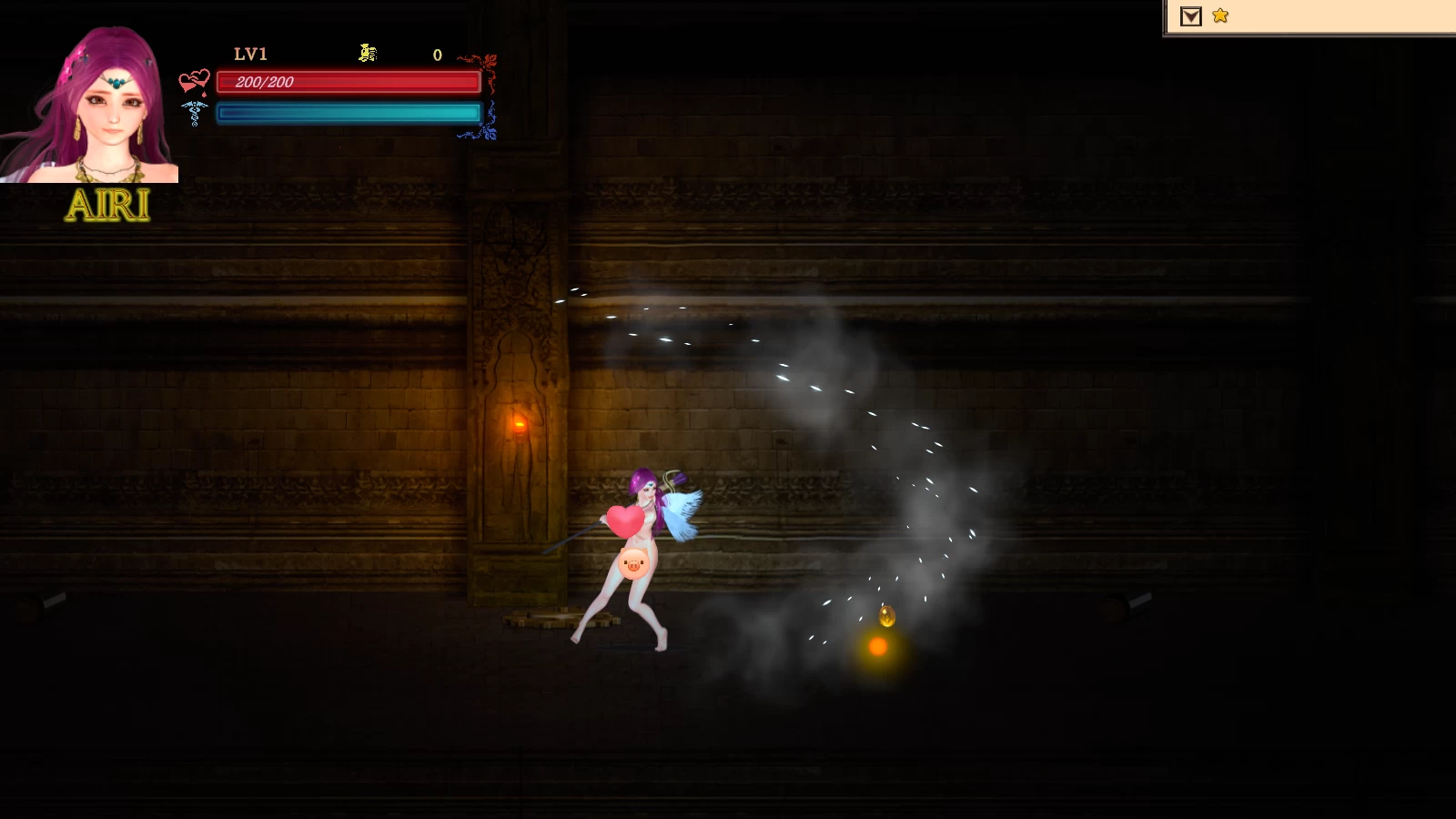Click the gold counter showing 0
The image size is (1456, 819).
tap(436, 56)
